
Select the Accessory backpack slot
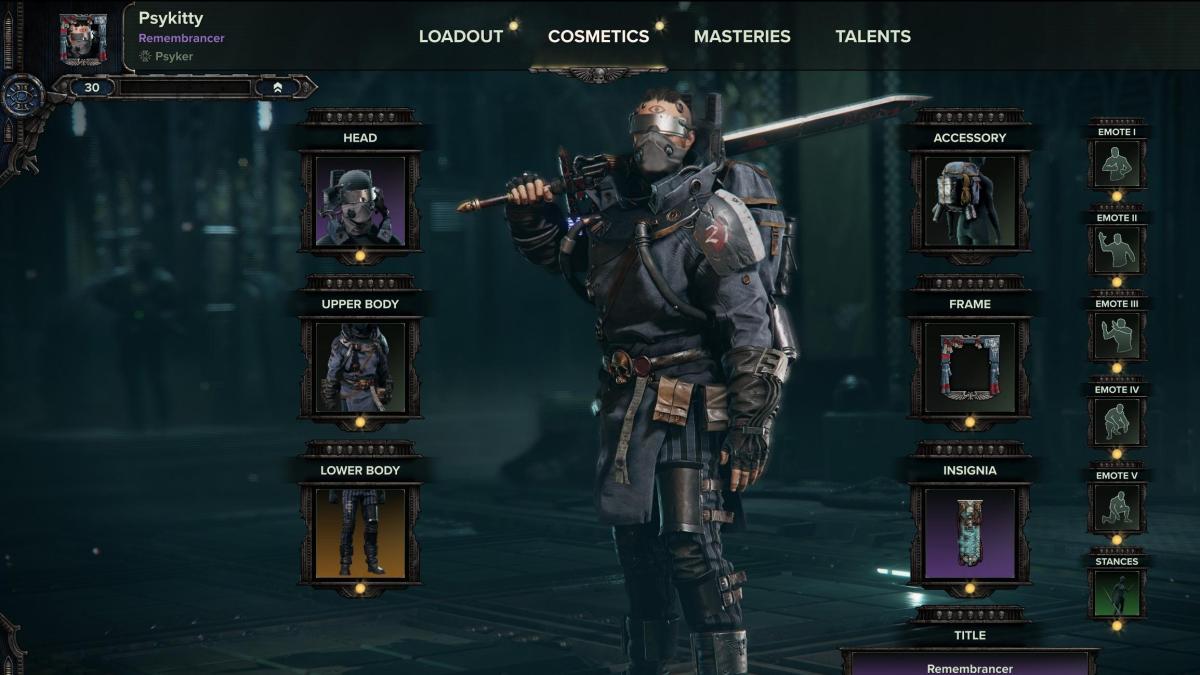[x=969, y=200]
